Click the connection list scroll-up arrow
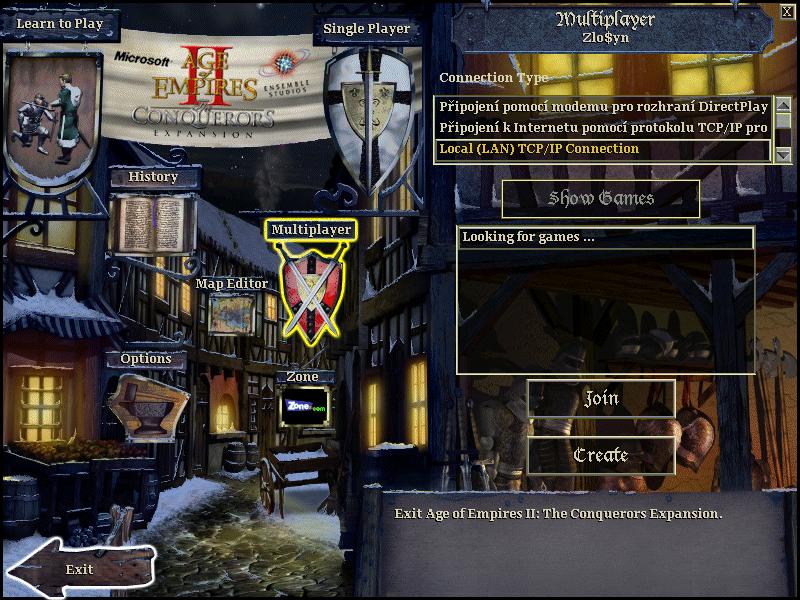 point(784,103)
